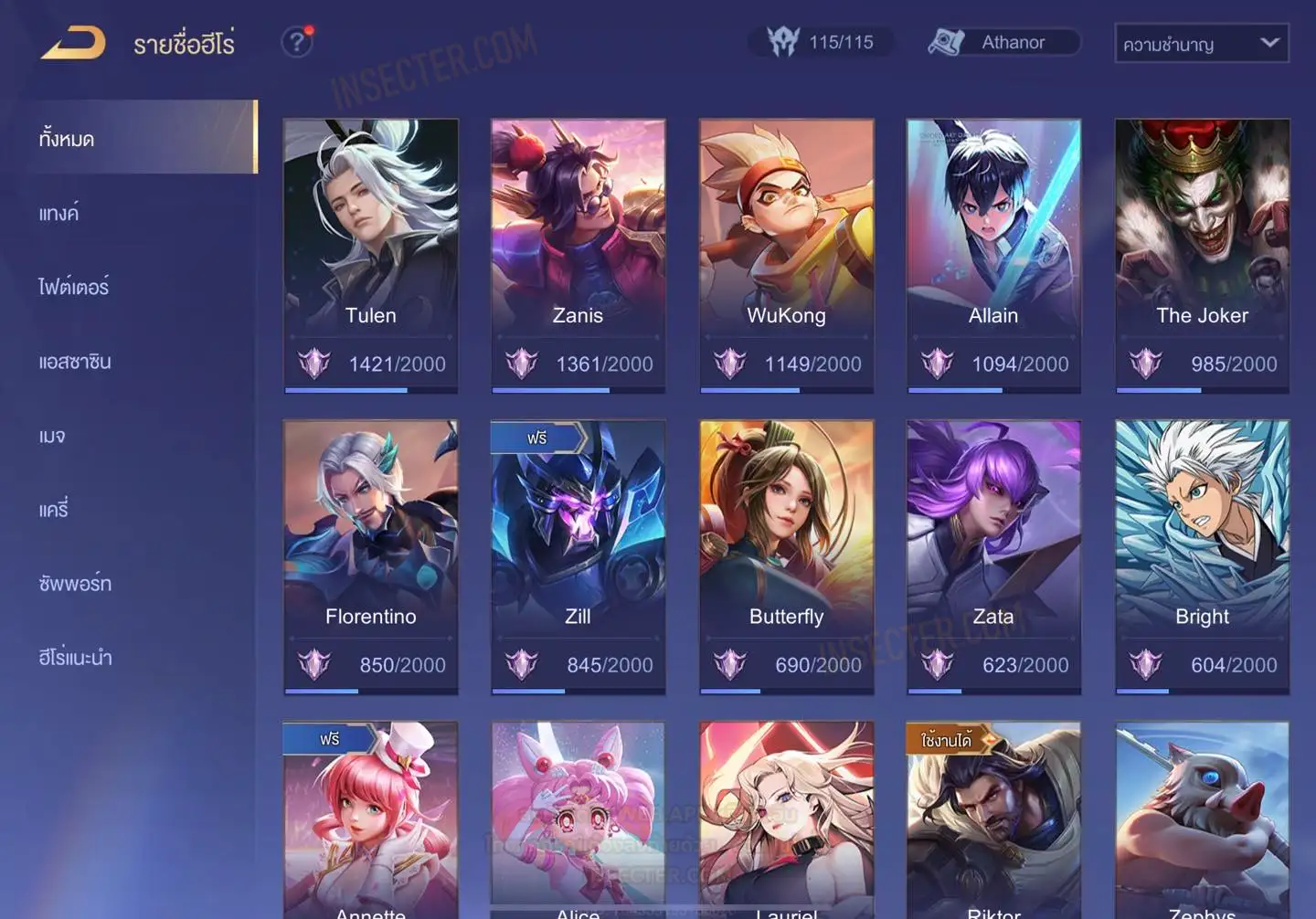Screen dimensions: 1316x919
Task: Switch to the ไฟต์เตอร์ hero category
Action: tap(74, 288)
